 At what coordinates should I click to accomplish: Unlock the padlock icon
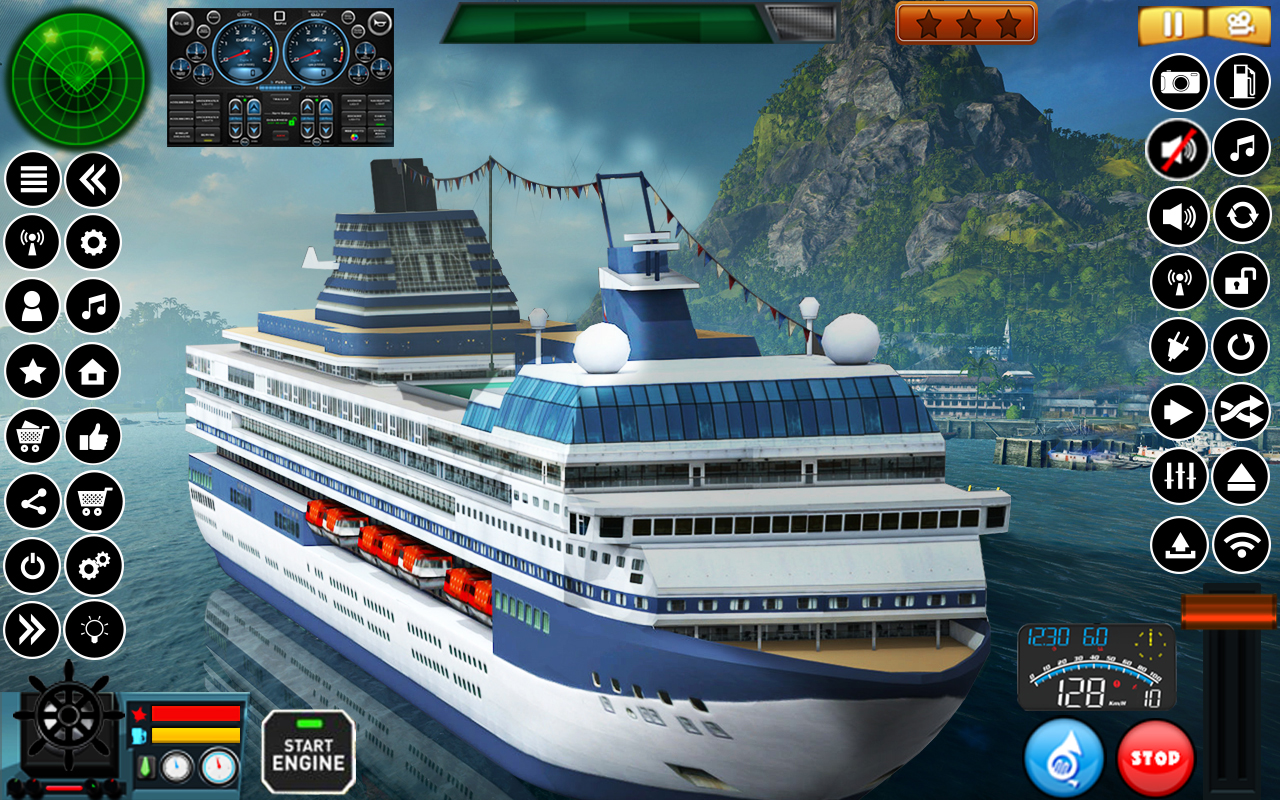[1242, 281]
